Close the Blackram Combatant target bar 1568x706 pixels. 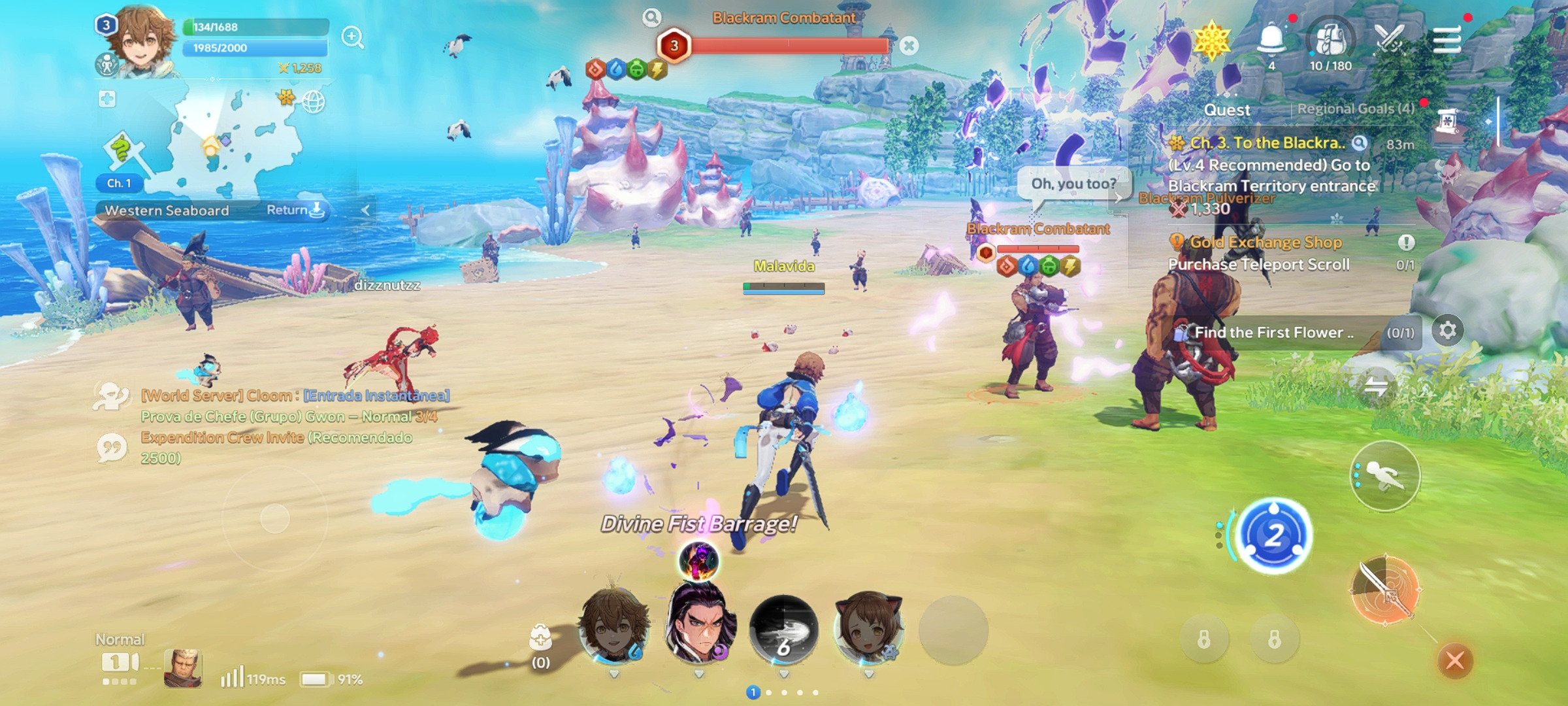click(x=909, y=46)
